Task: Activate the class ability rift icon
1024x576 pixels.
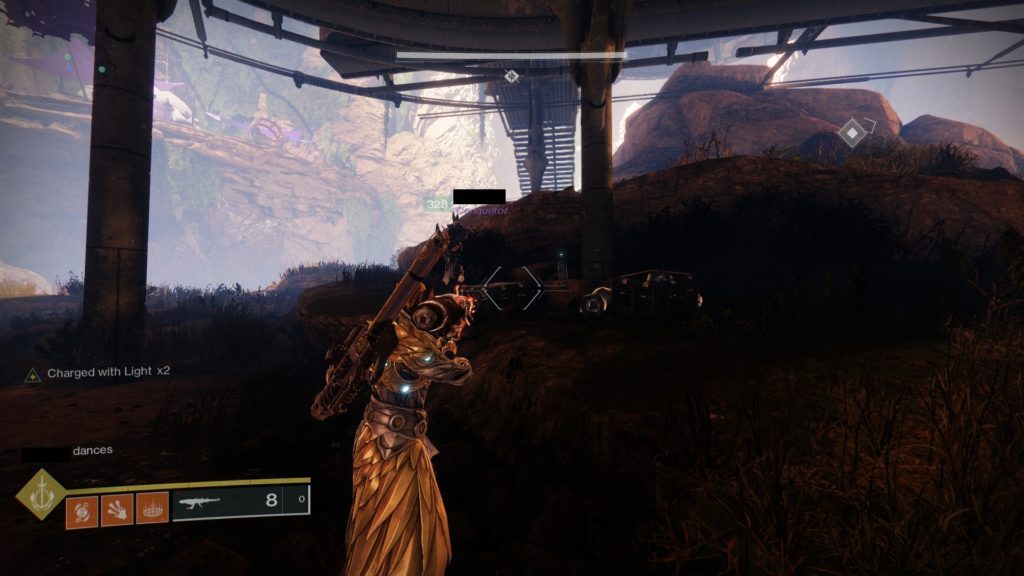Action: click(151, 509)
